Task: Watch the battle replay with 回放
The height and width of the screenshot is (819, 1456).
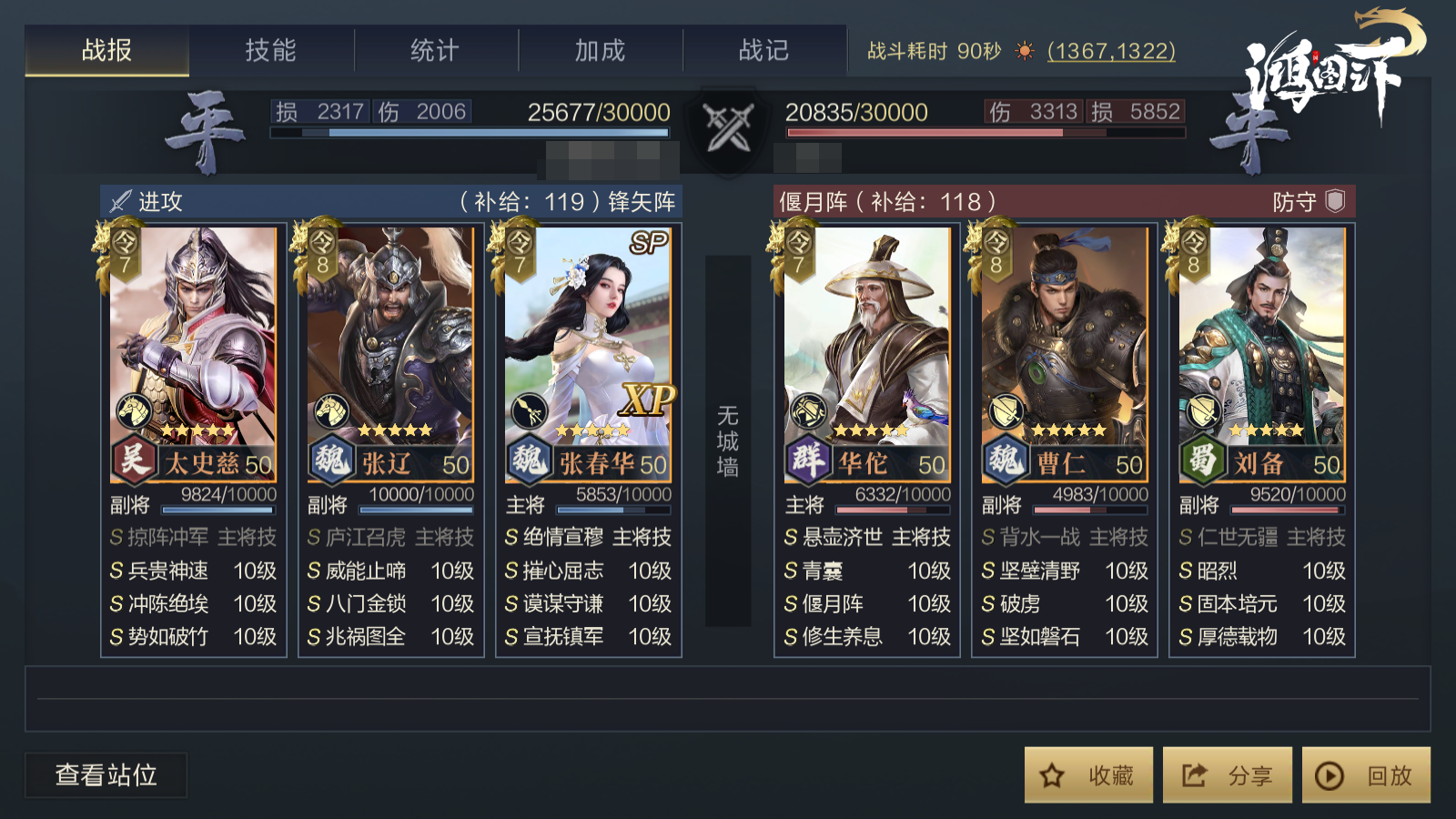Action: 1366,775
